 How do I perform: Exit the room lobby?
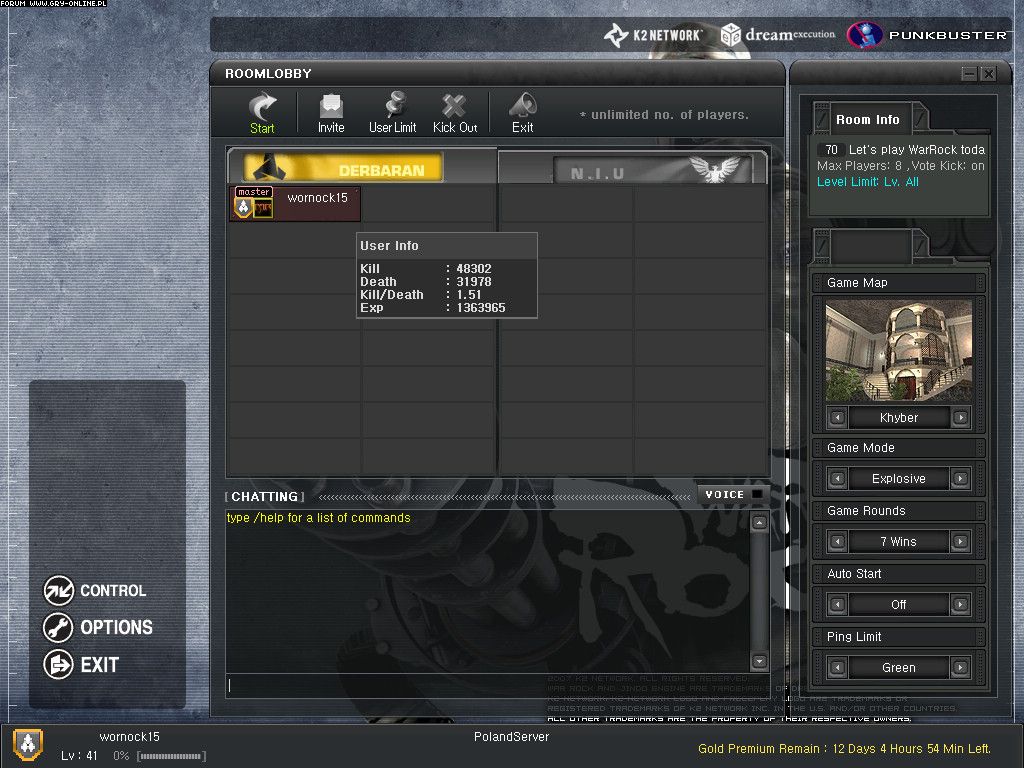coord(522,112)
